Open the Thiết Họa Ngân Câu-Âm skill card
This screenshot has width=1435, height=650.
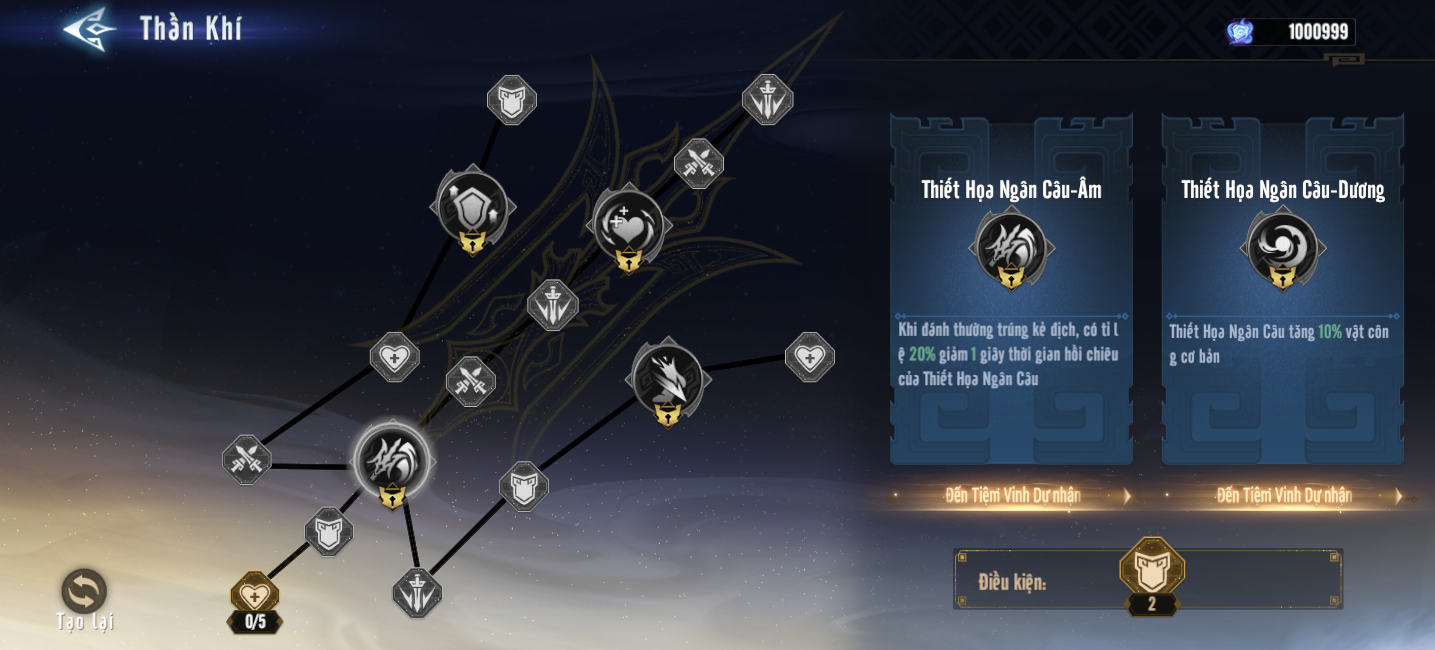coord(1011,290)
